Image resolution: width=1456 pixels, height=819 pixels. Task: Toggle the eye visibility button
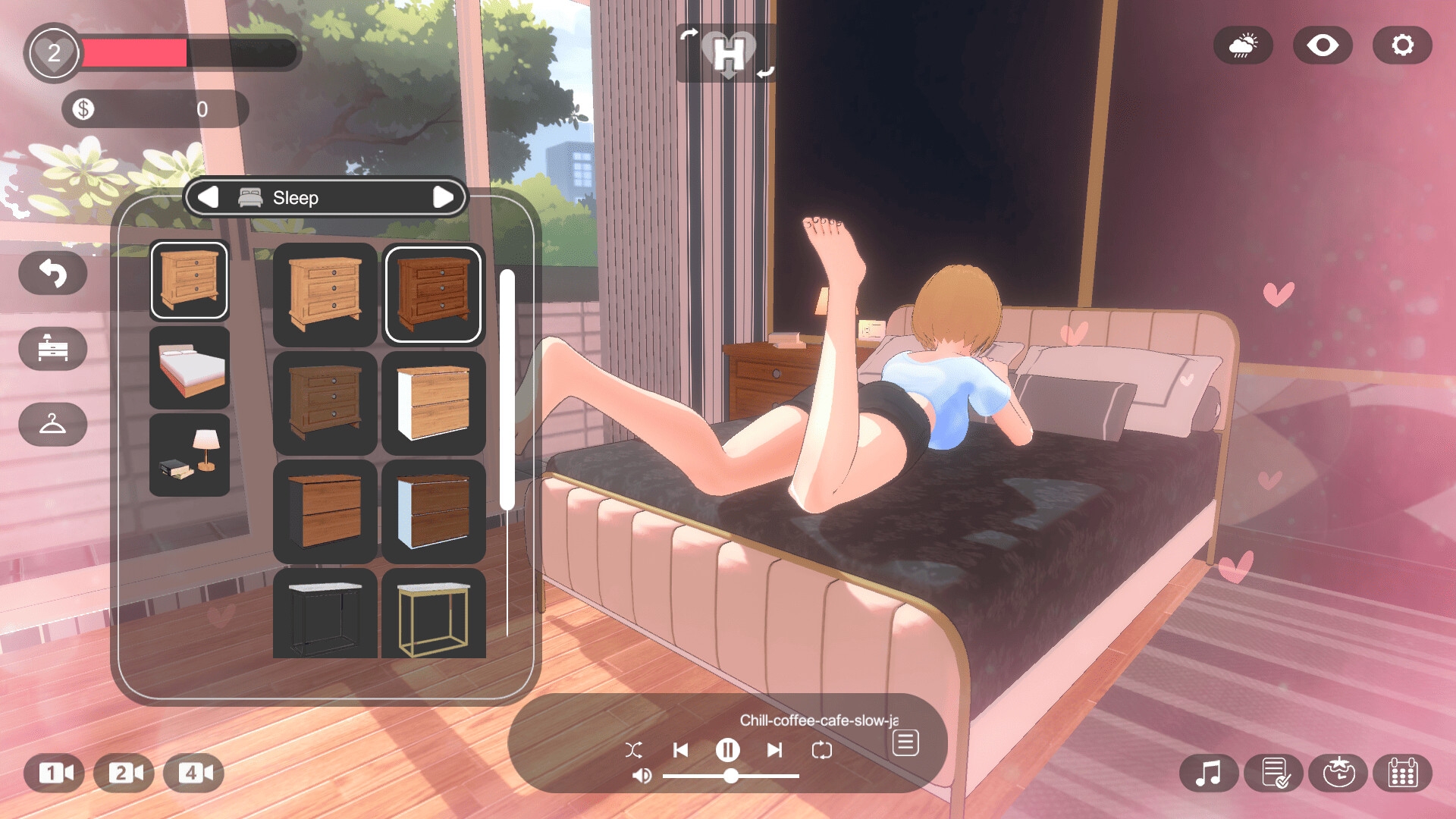1323,45
